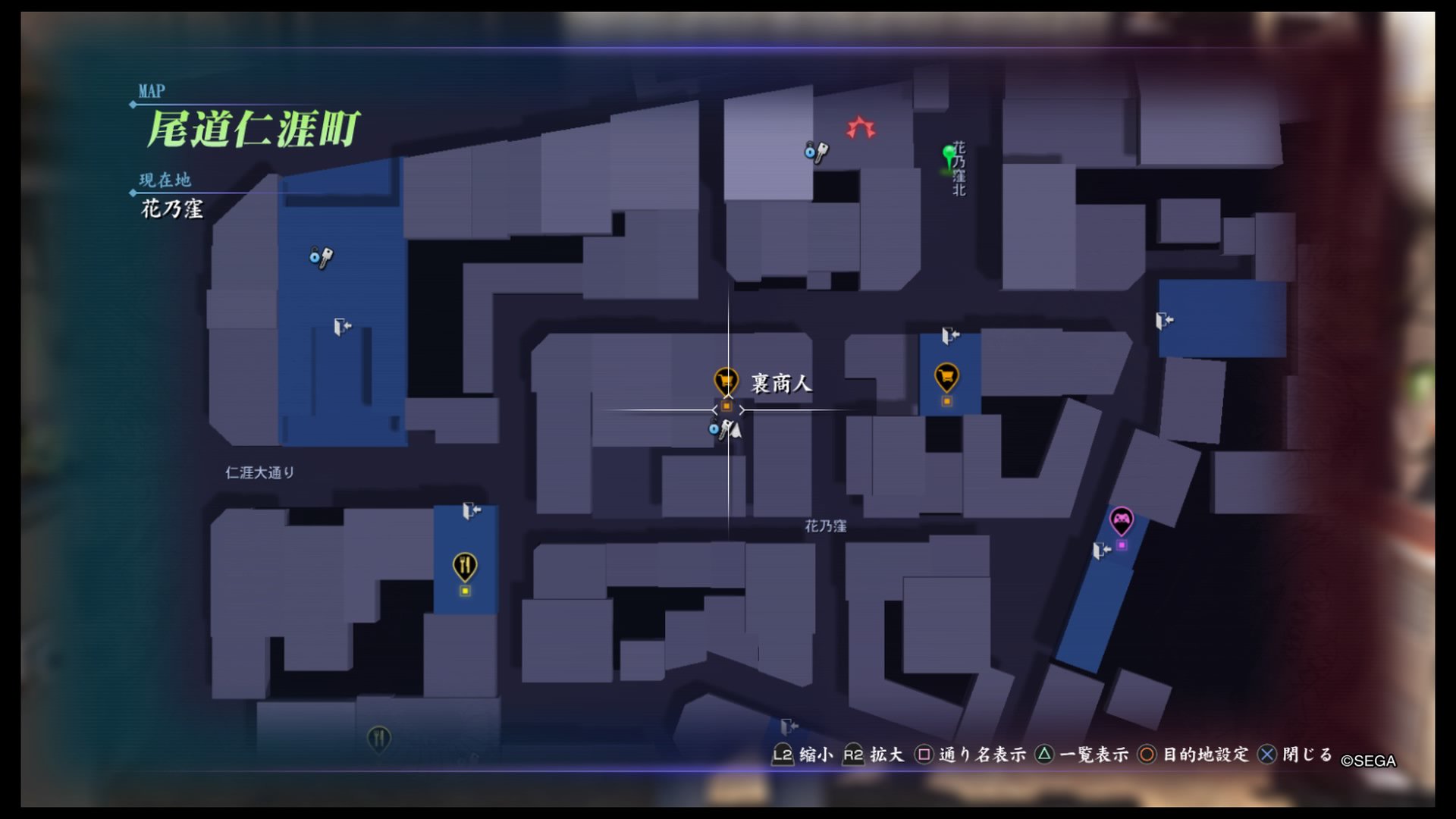Image resolution: width=1456 pixels, height=819 pixels.
Task: Select the red enemy marker
Action: tap(861, 127)
